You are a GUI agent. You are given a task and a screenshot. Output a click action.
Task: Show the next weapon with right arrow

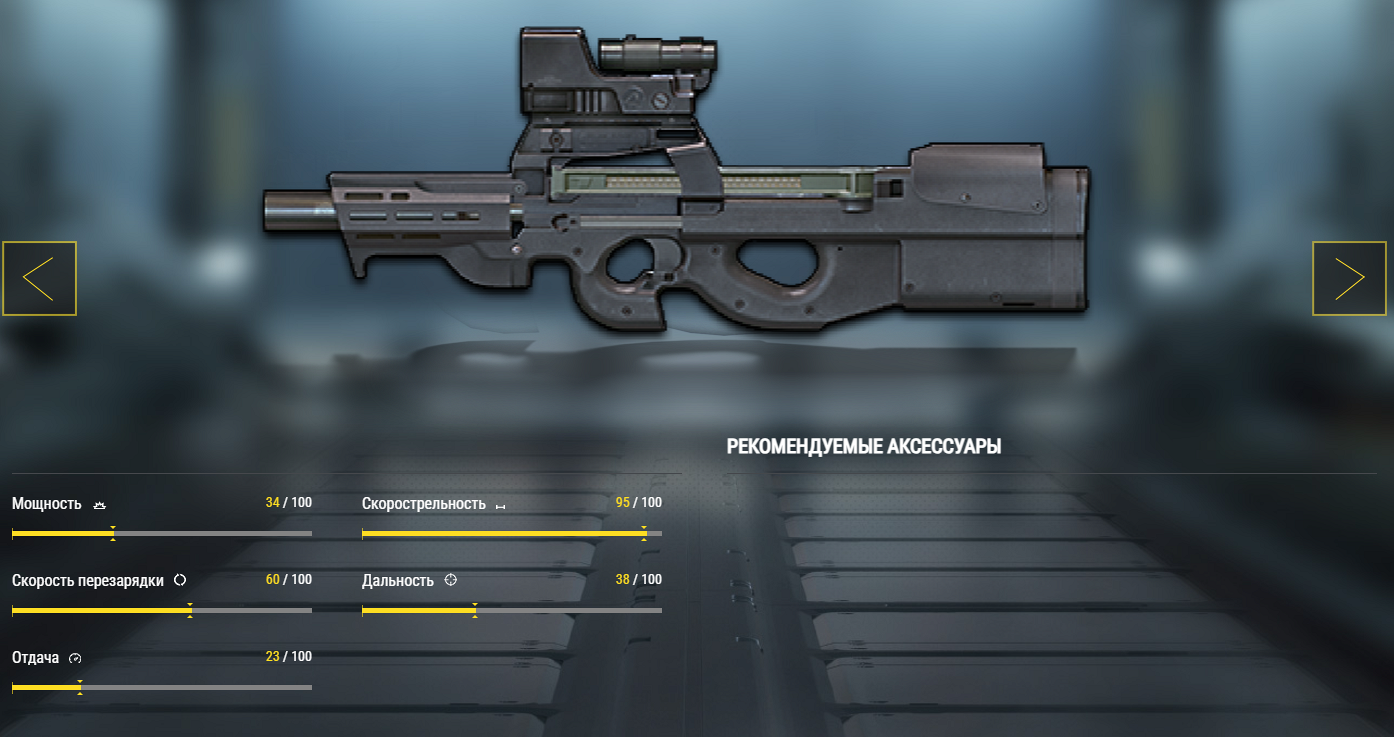tap(1349, 279)
